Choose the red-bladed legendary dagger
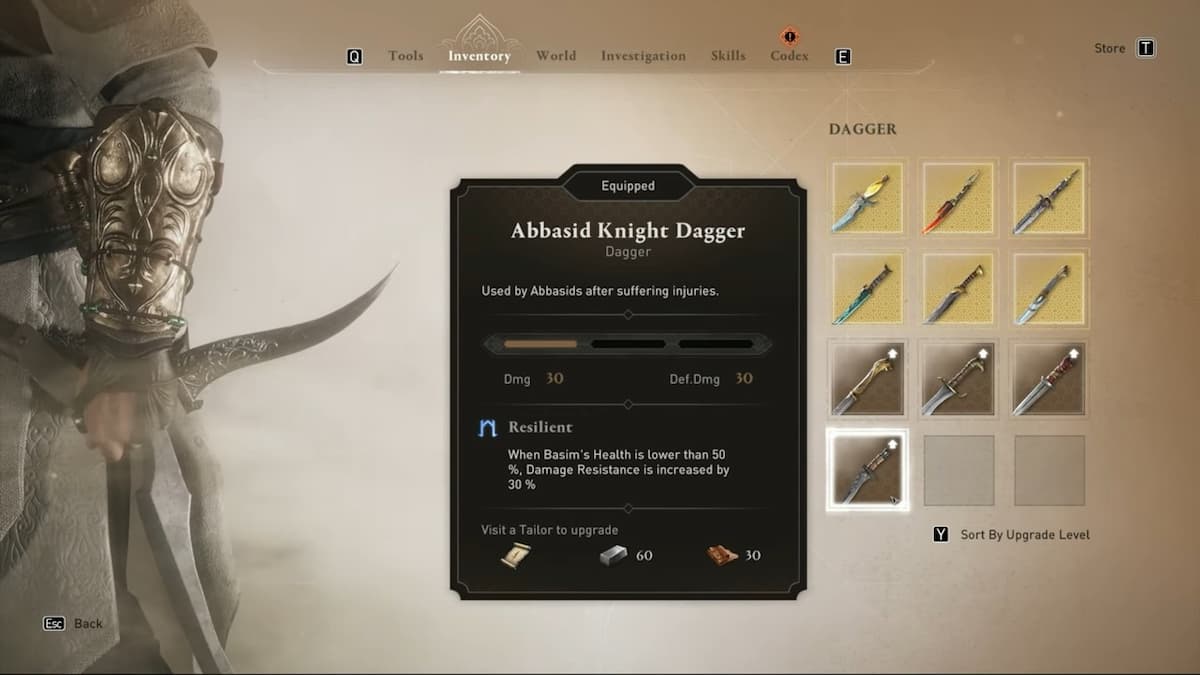 pyautogui.click(x=958, y=198)
